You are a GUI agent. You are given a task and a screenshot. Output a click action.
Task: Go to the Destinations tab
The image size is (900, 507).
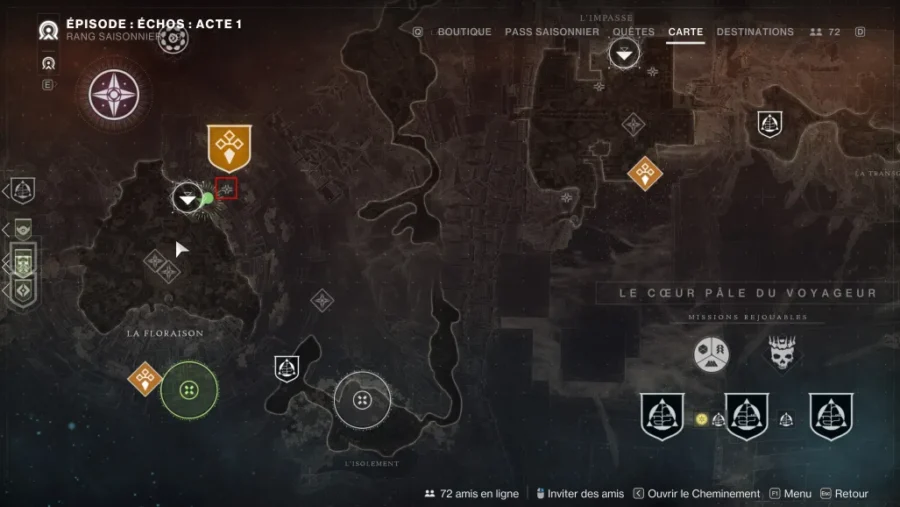755,32
